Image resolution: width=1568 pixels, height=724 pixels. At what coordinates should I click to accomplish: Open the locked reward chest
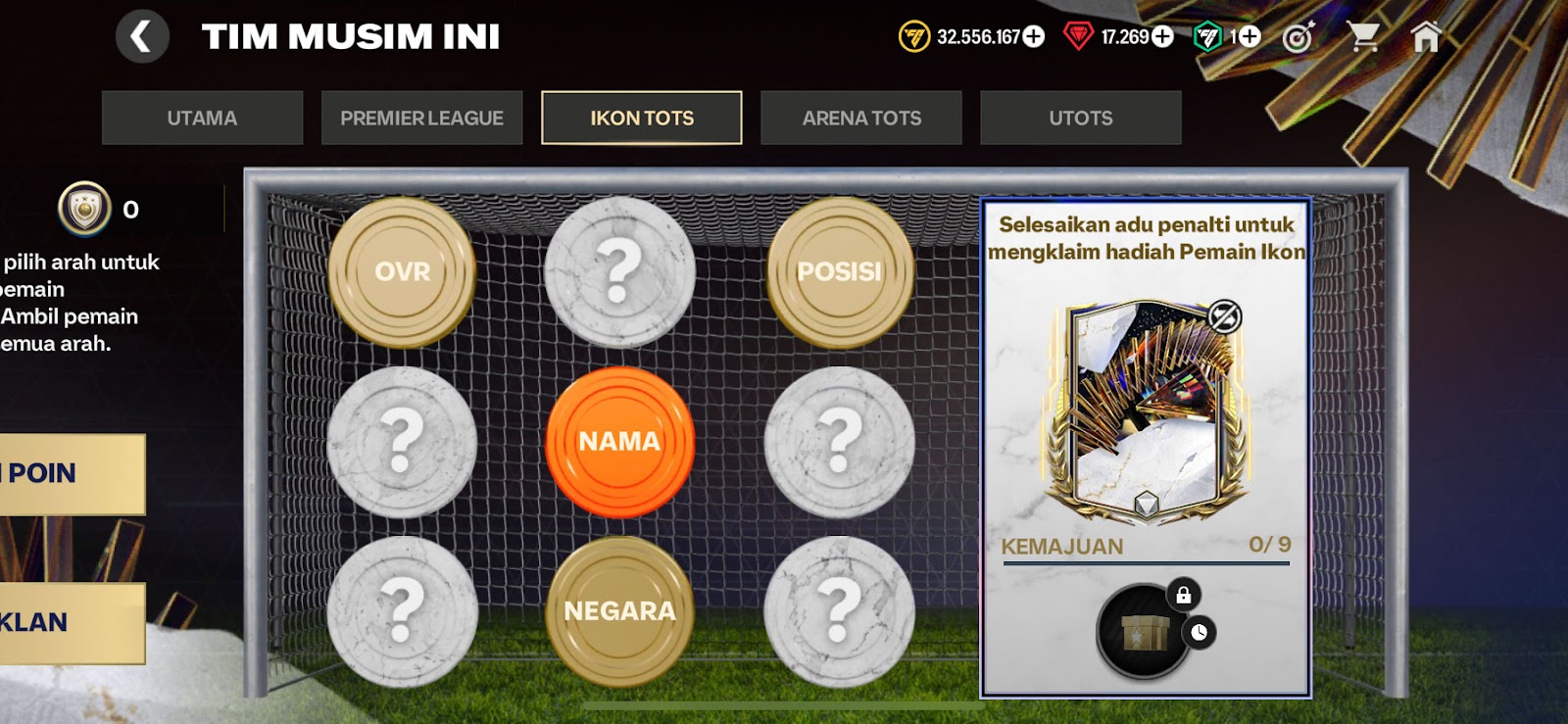1145,632
